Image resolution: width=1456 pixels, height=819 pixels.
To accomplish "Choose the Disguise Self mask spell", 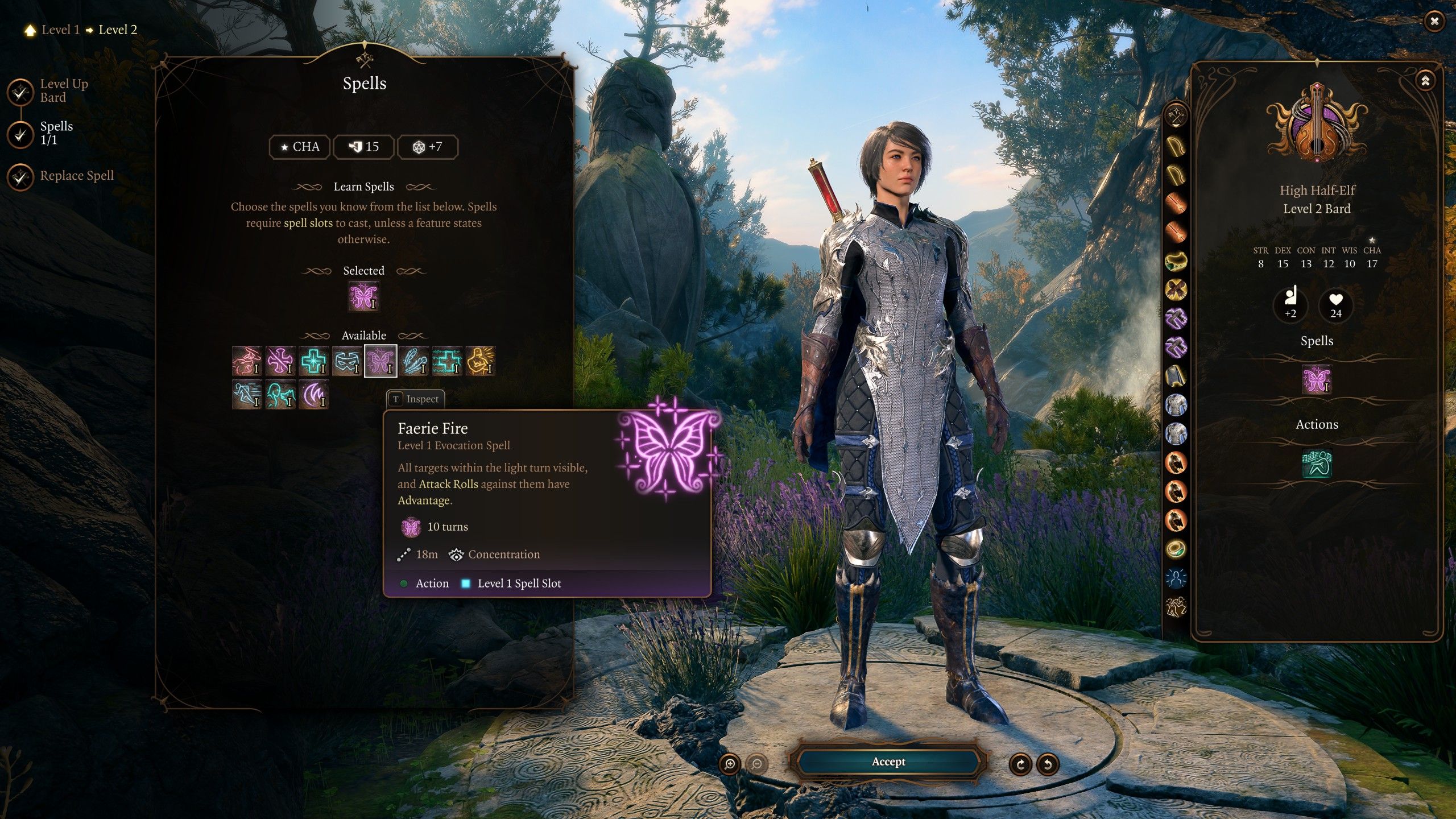I will tap(347, 361).
